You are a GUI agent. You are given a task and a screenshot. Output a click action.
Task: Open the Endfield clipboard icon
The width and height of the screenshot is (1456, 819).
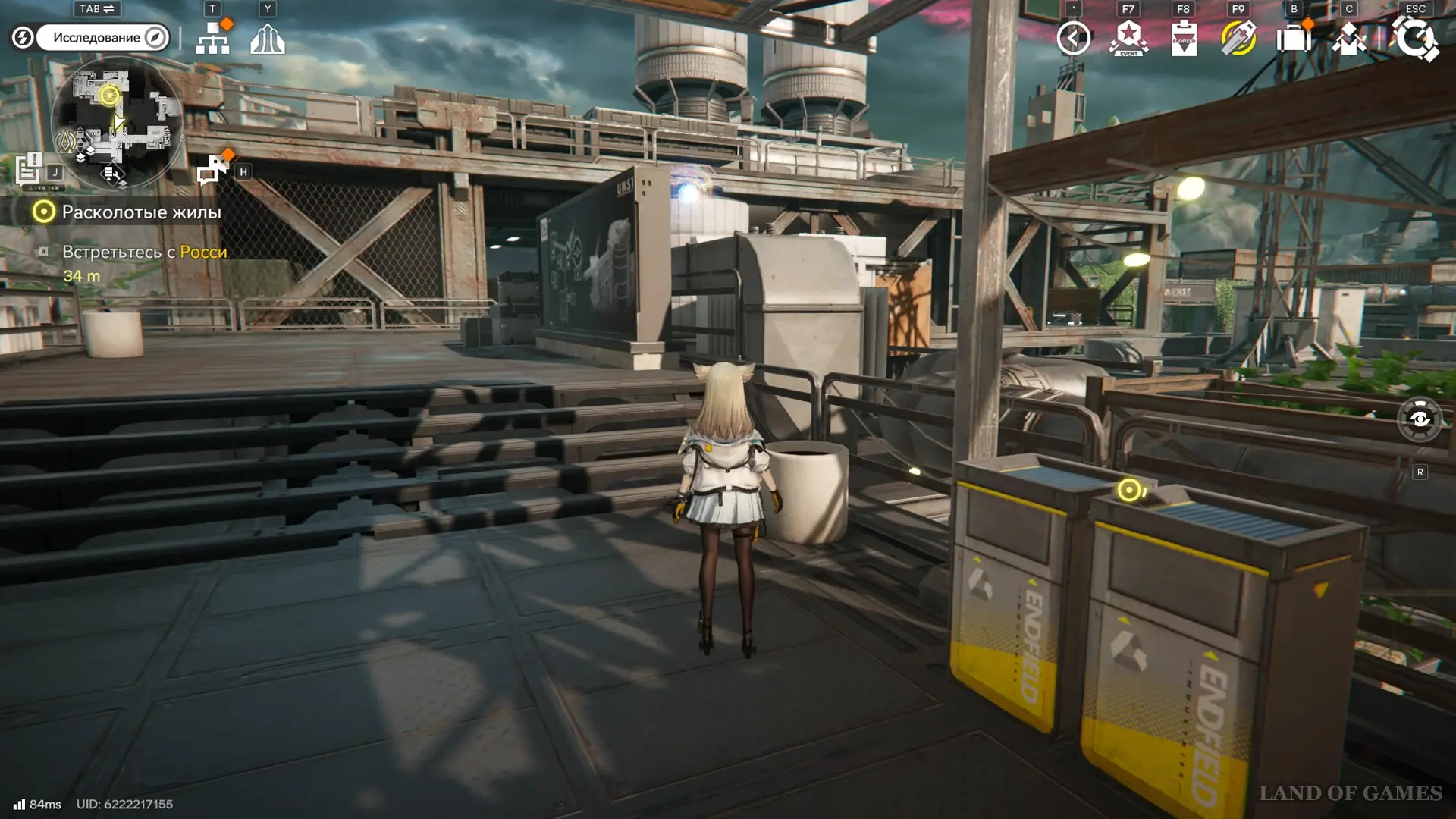click(1184, 38)
